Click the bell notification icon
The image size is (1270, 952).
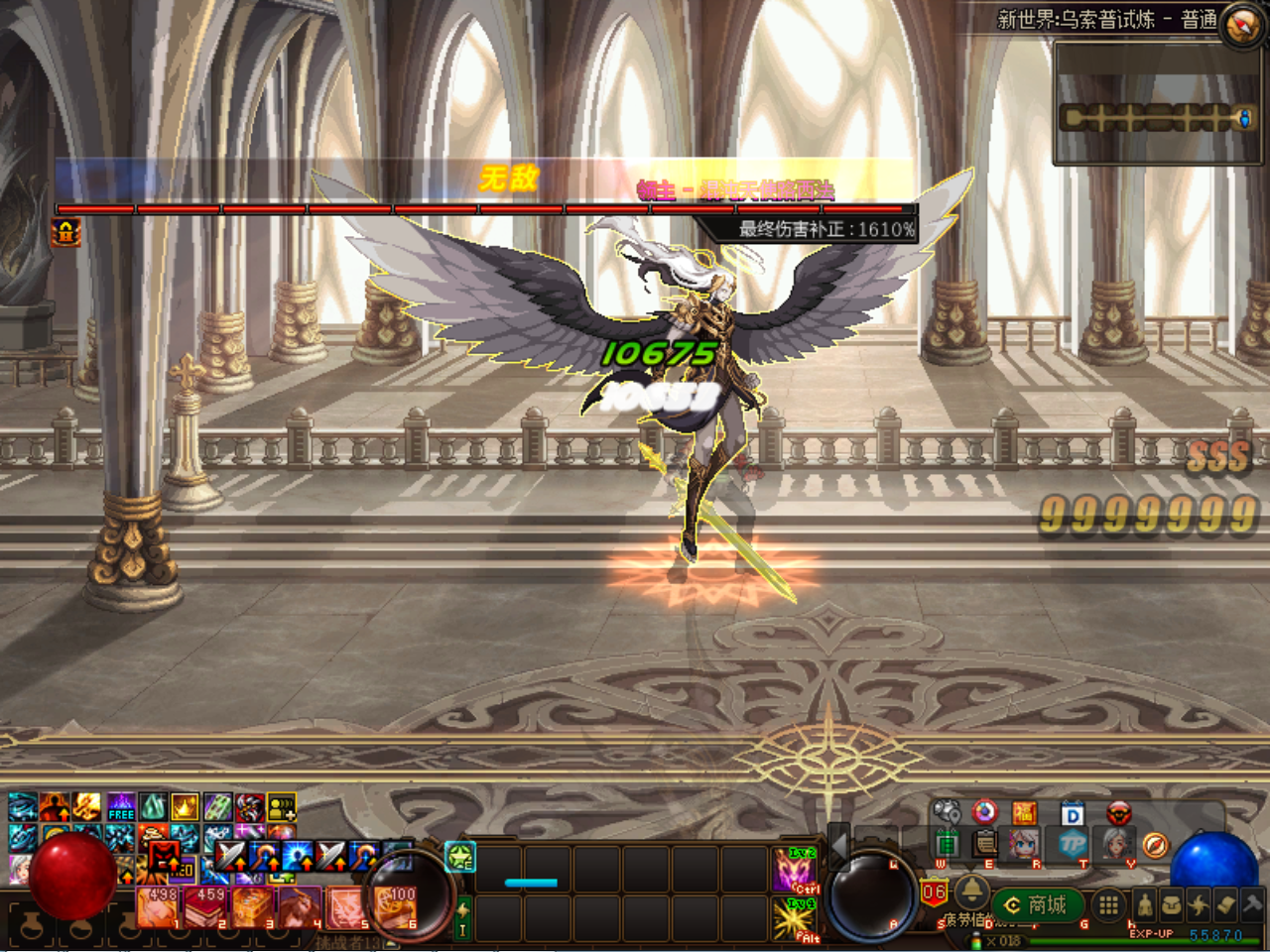(972, 893)
